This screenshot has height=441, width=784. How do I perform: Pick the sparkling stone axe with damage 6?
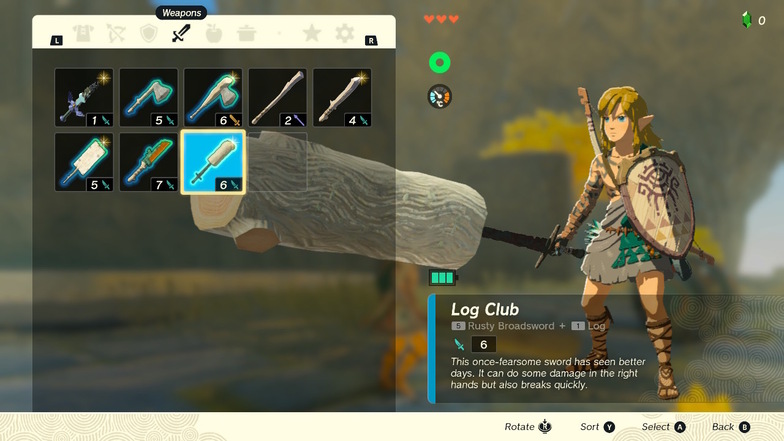tap(213, 97)
